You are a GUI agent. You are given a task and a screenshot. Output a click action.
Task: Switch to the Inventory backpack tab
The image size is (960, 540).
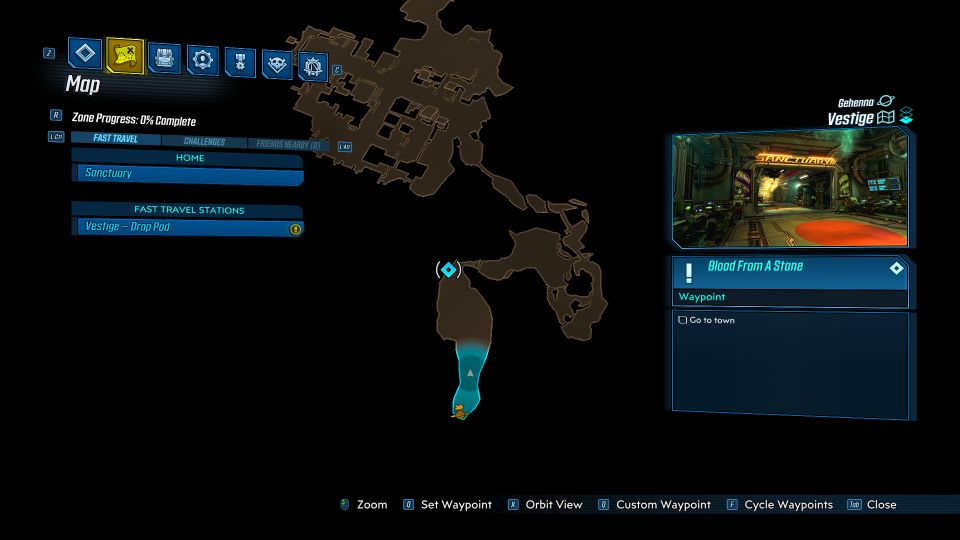coord(164,59)
